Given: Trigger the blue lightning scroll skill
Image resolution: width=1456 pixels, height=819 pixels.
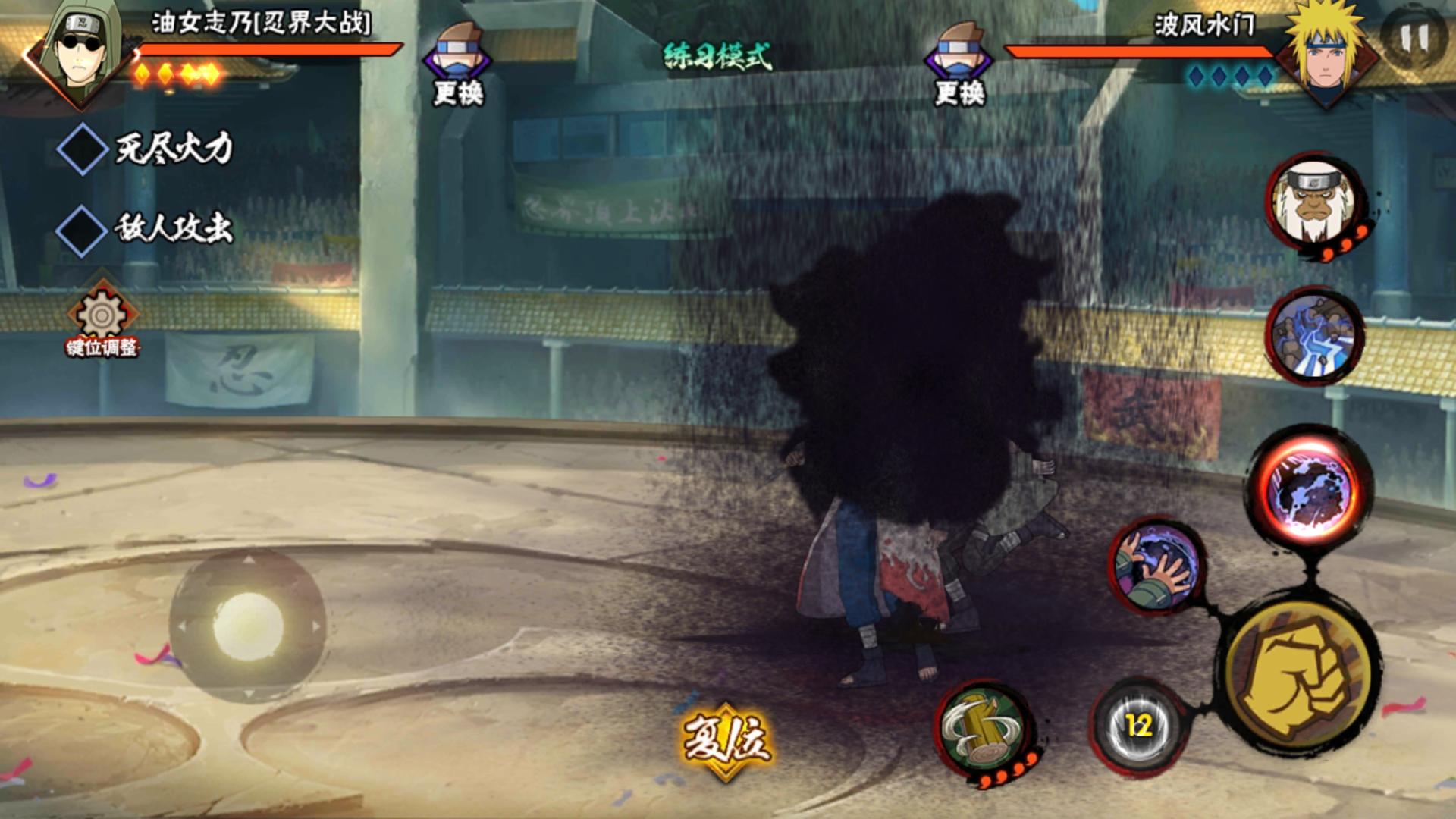Looking at the screenshot, I should coord(1314,335).
